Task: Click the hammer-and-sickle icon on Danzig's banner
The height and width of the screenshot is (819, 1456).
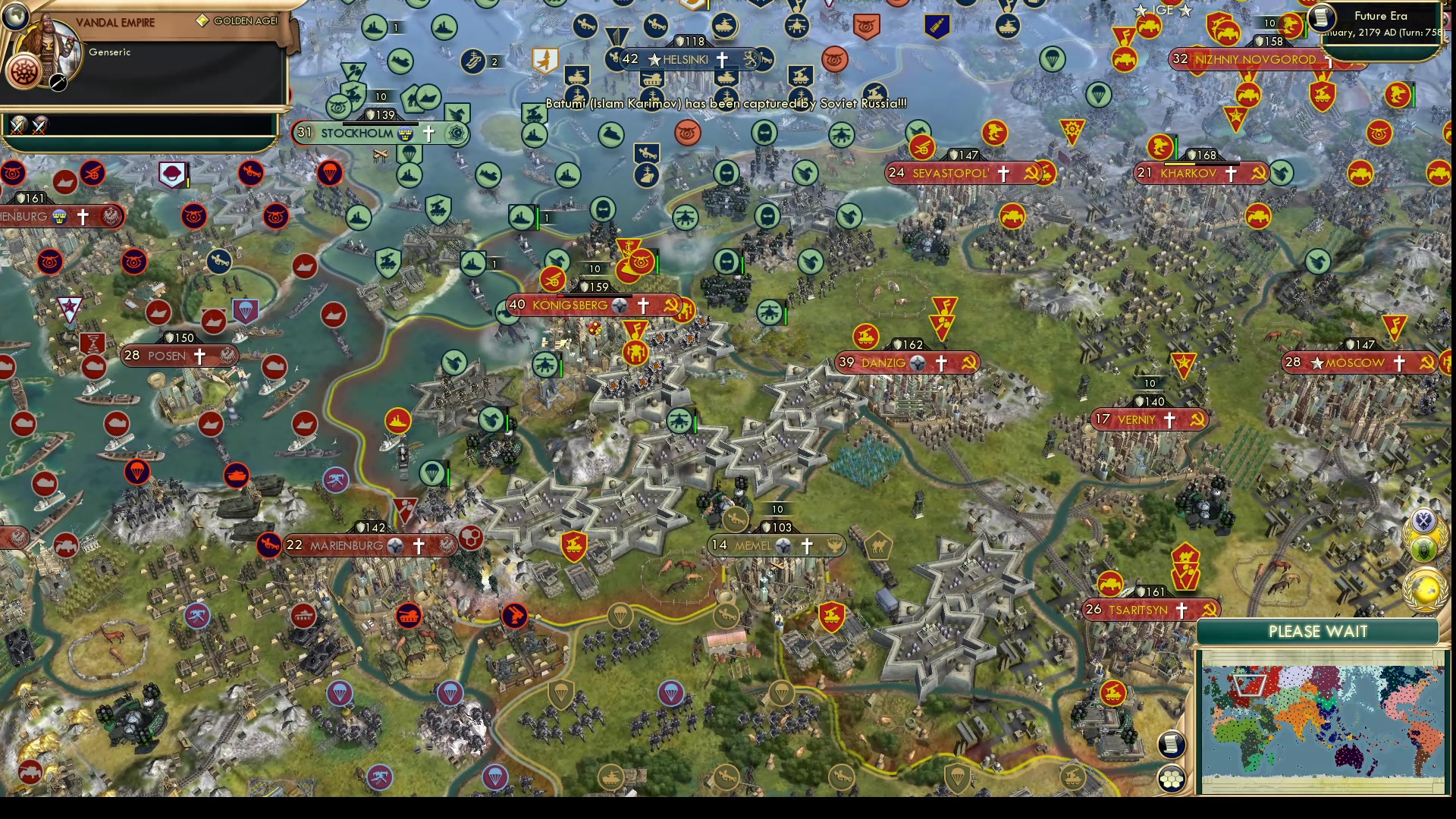Action: [969, 362]
